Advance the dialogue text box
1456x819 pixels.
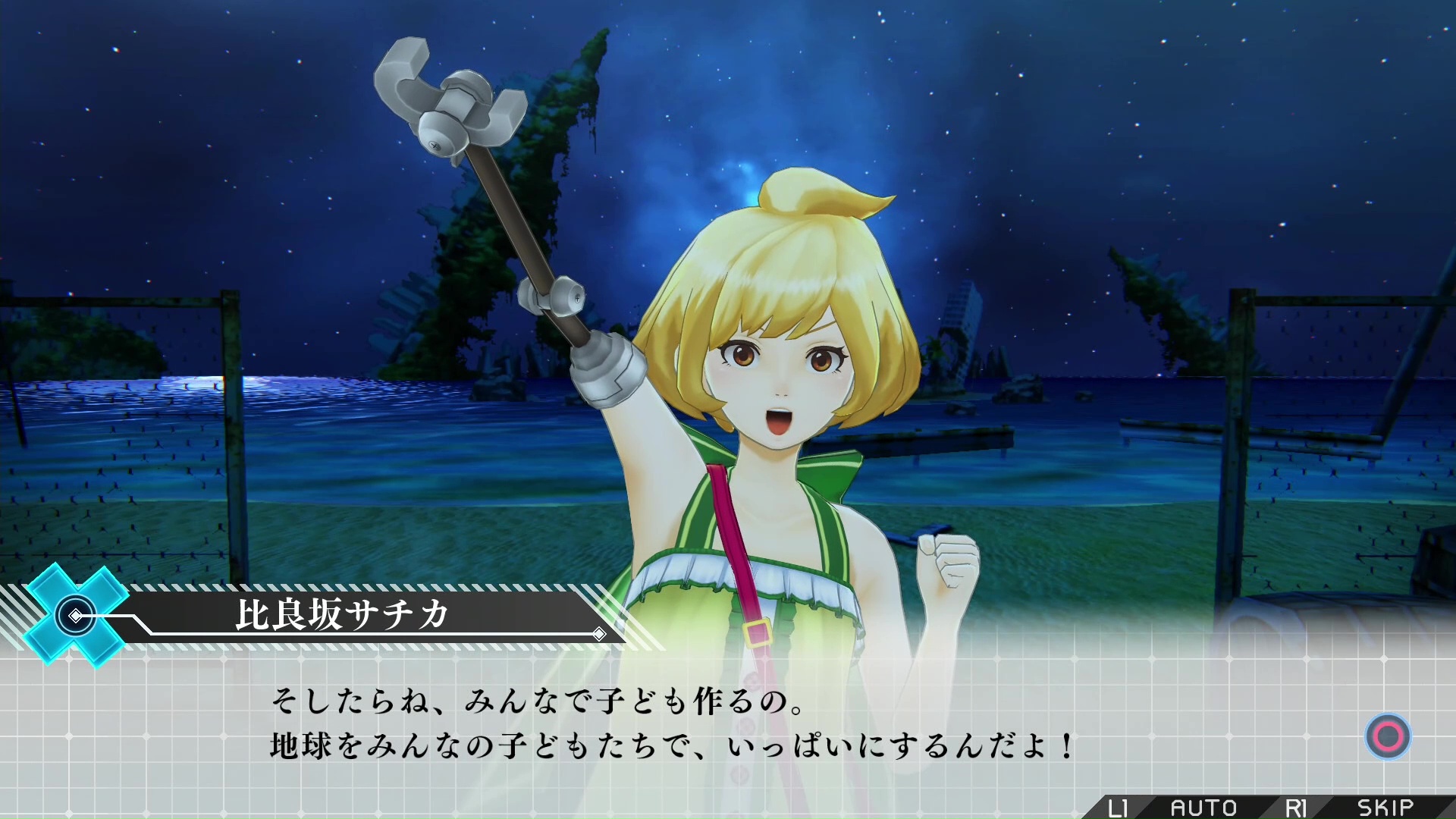pos(1388,736)
